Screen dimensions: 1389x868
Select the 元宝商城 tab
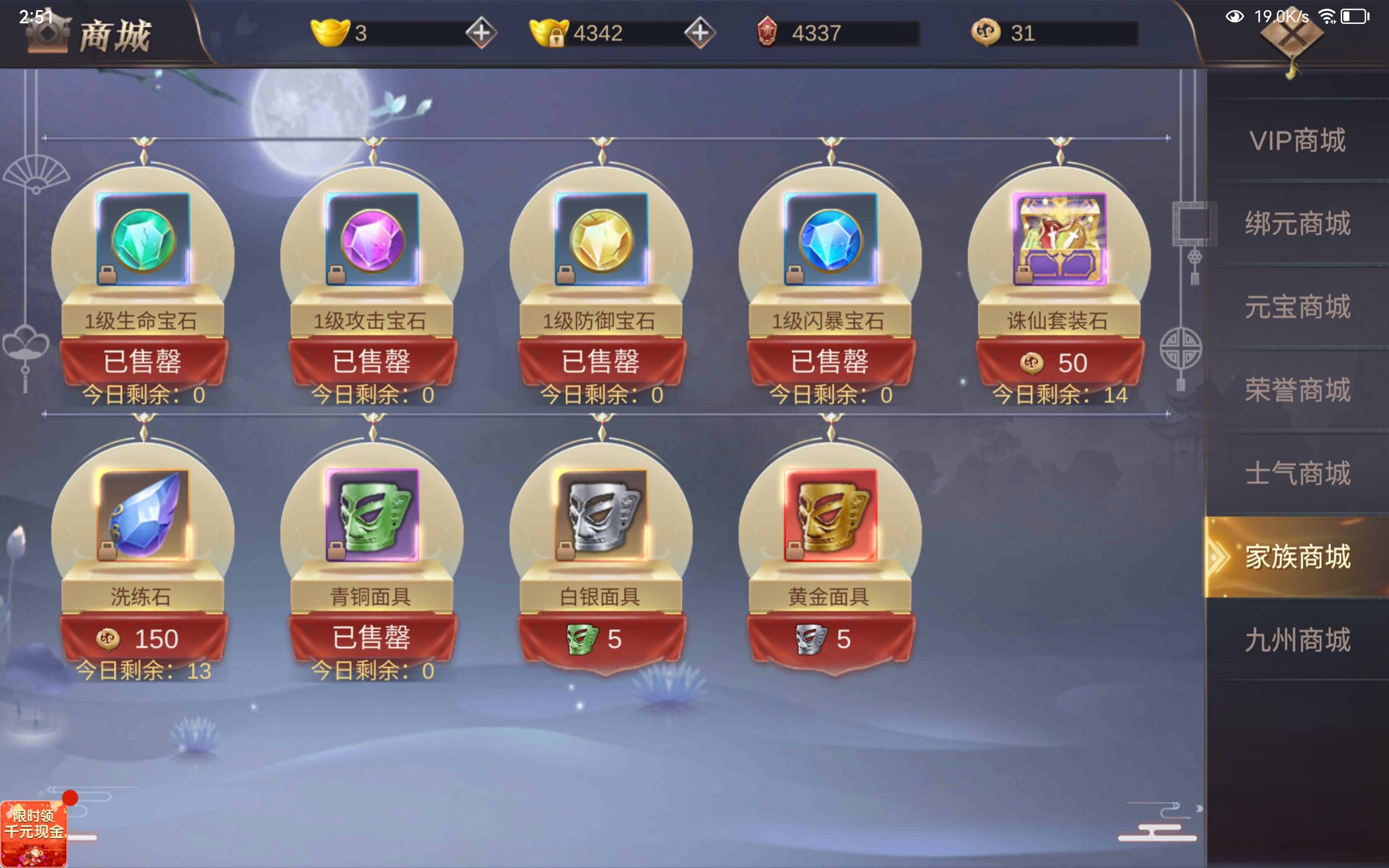tap(1297, 307)
